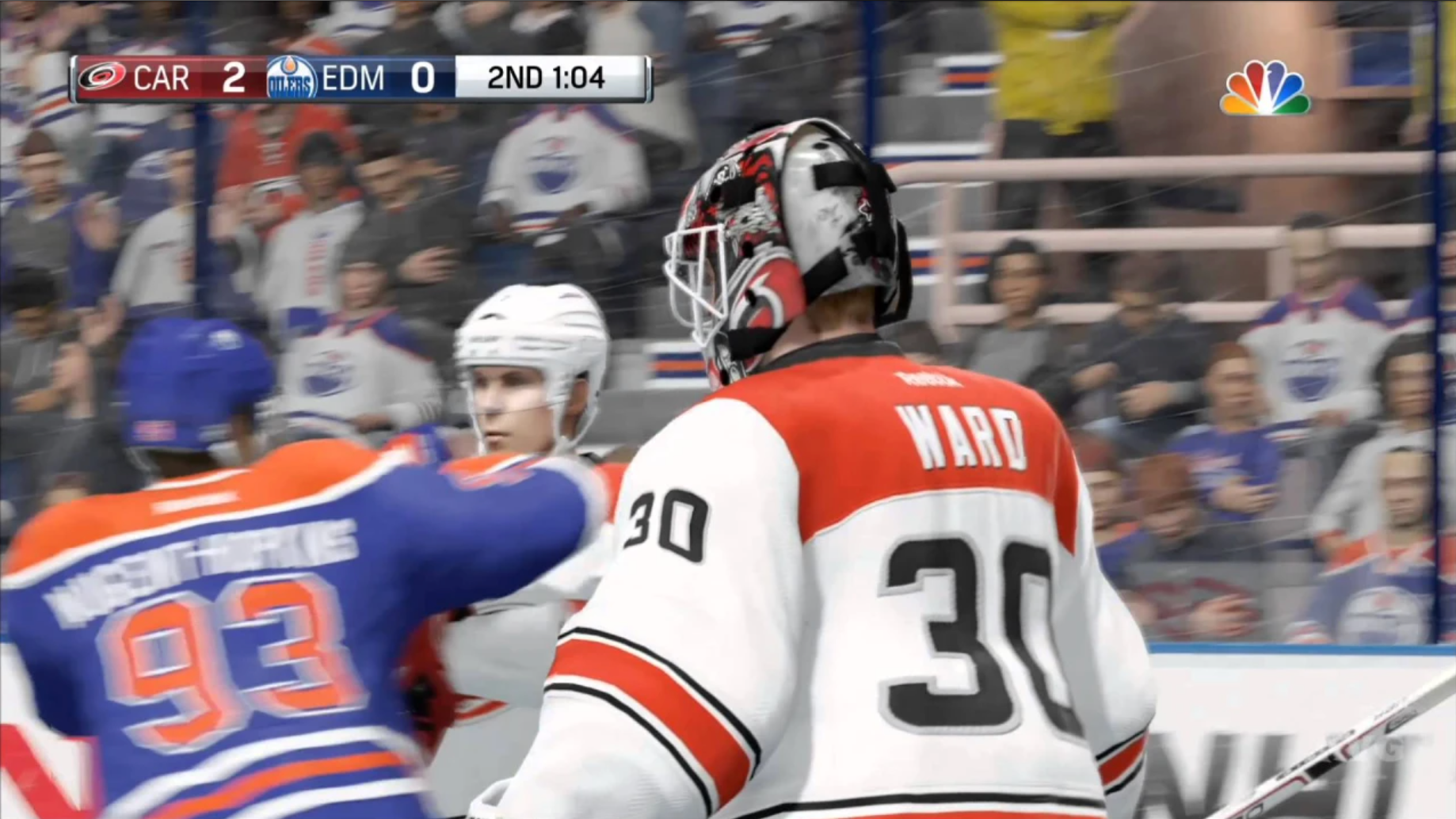Click the Oilers score of 0
Viewport: 1456px width, 819px height.
point(422,78)
